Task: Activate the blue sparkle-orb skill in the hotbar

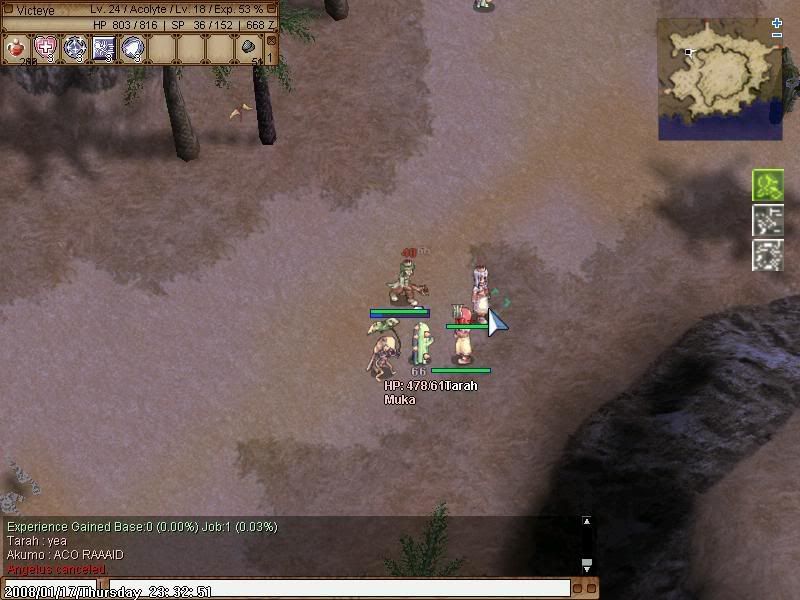Action: click(x=75, y=47)
